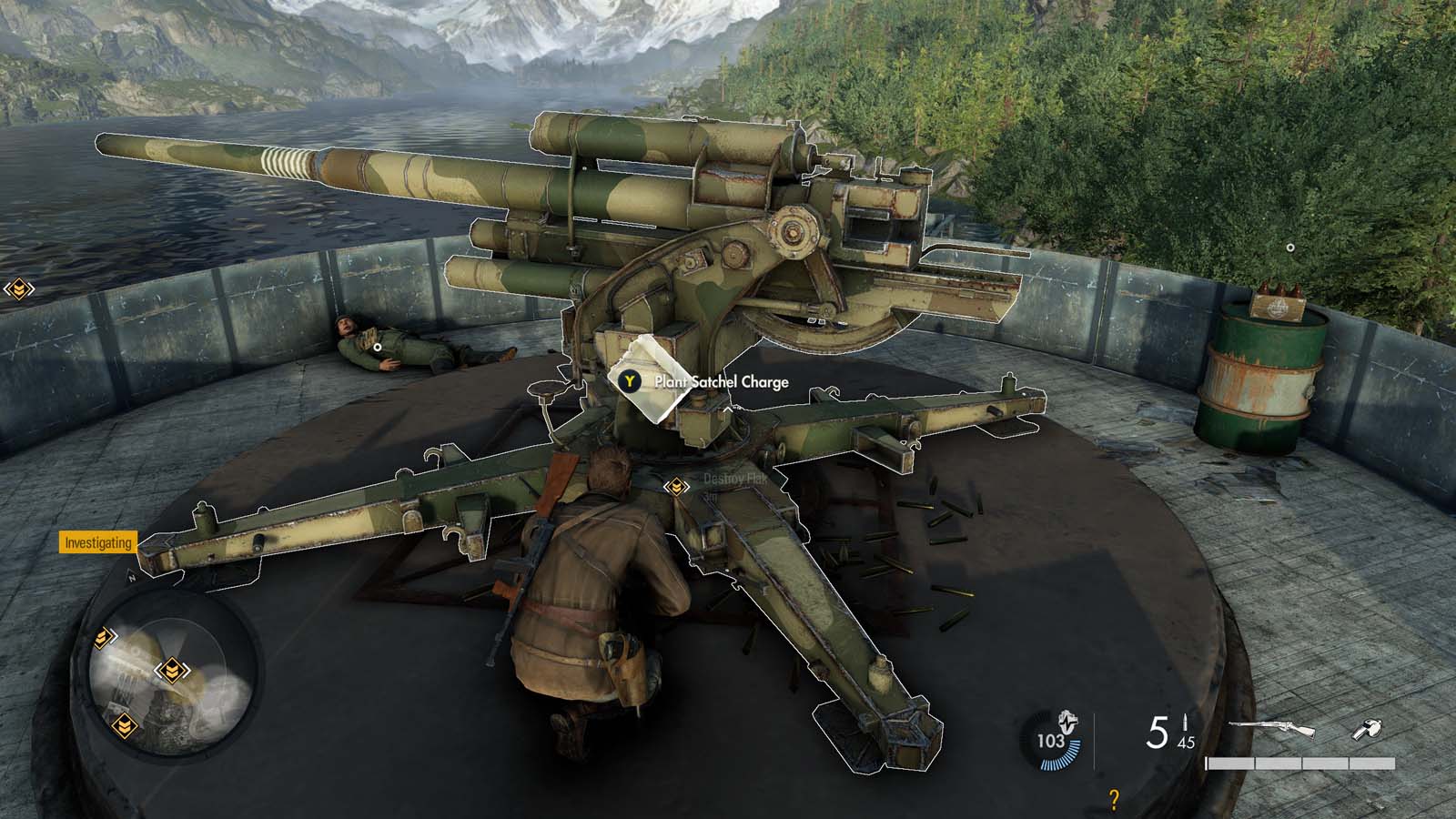This screenshot has height=819, width=1456.
Task: Click the Destroy Flak objective marker
Action: click(x=675, y=488)
